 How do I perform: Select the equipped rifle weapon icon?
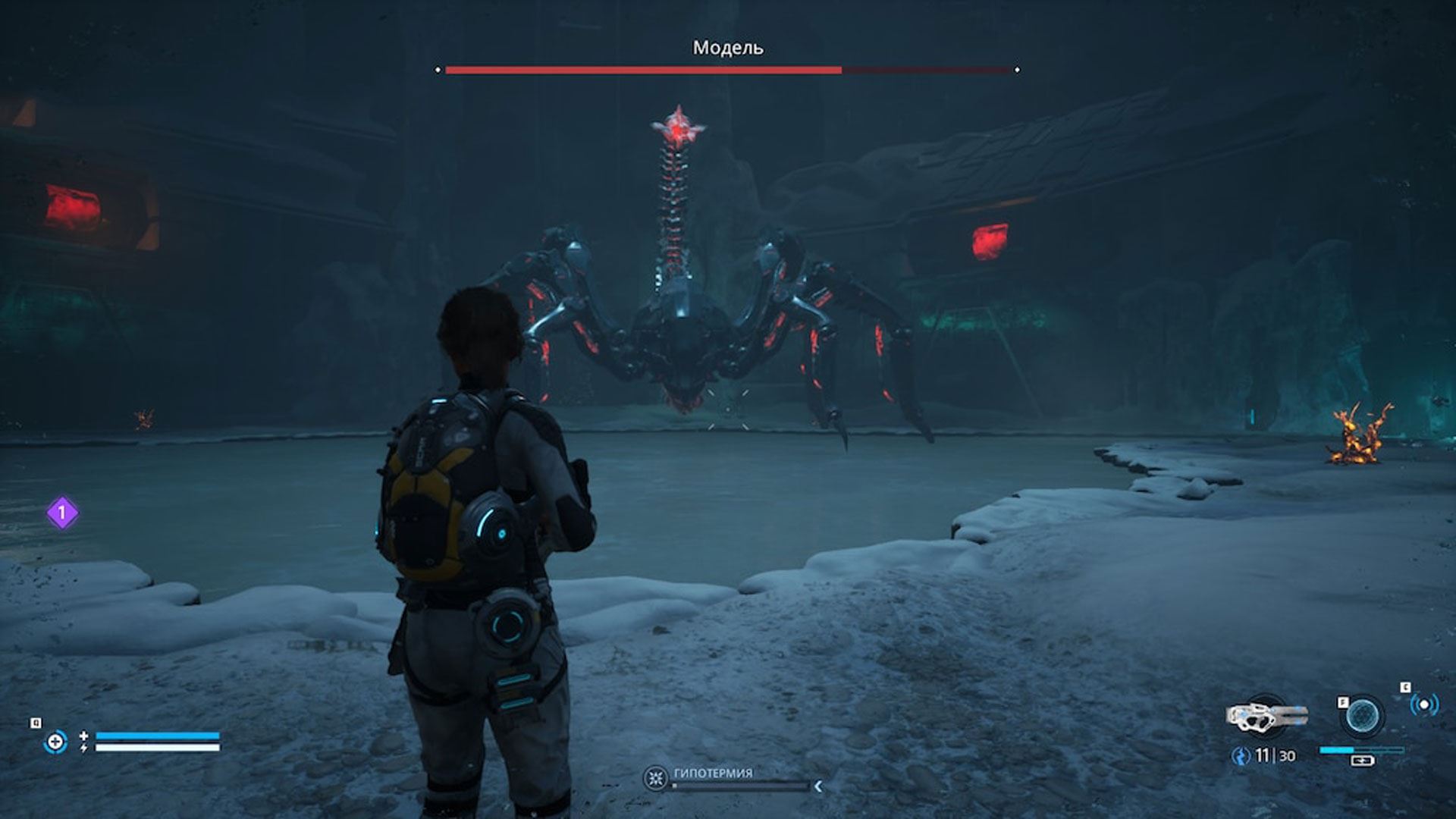coord(1265,716)
